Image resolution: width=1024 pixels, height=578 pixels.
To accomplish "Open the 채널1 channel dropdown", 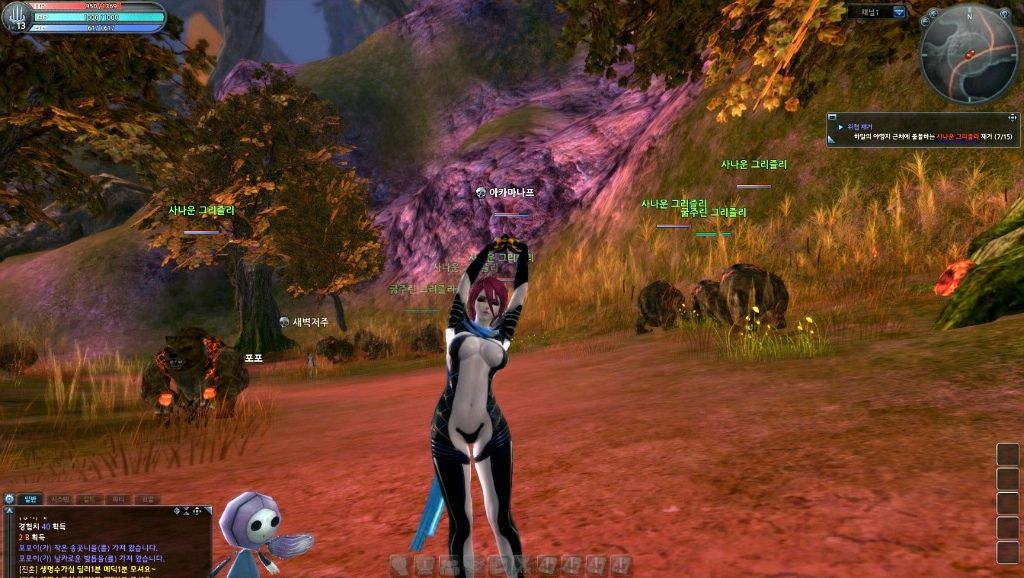I will coord(899,12).
